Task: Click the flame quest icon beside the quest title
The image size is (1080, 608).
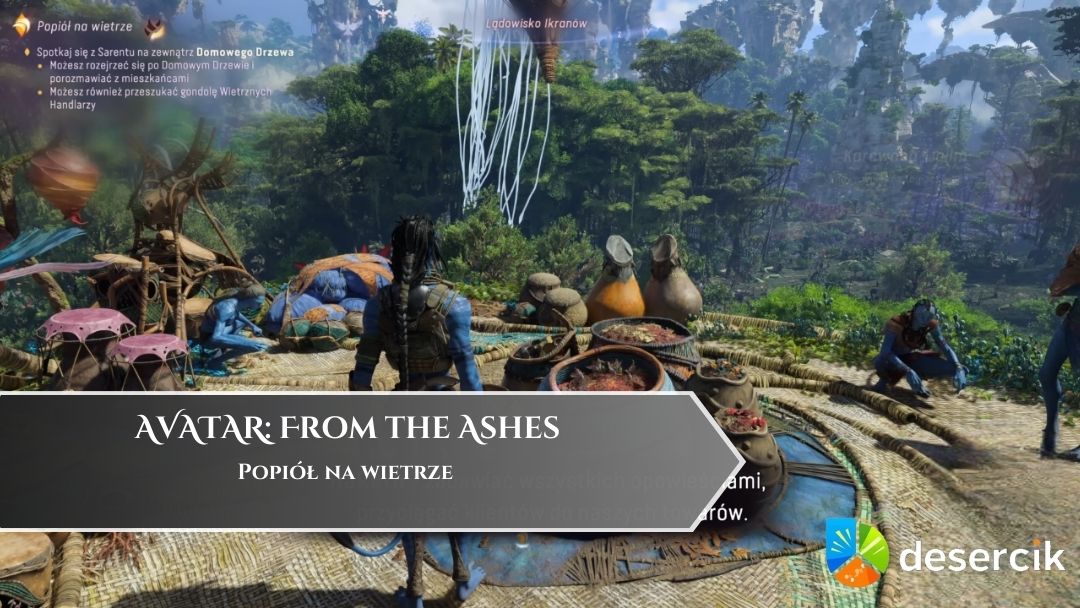Action: tap(21, 26)
